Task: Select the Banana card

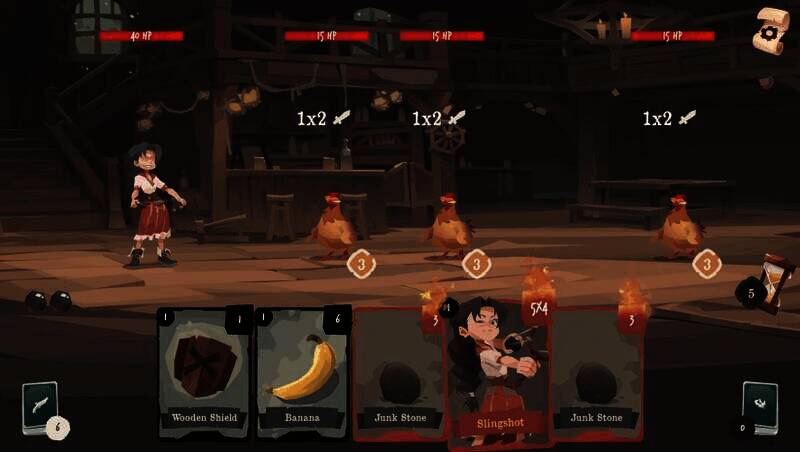Action: 302,371
